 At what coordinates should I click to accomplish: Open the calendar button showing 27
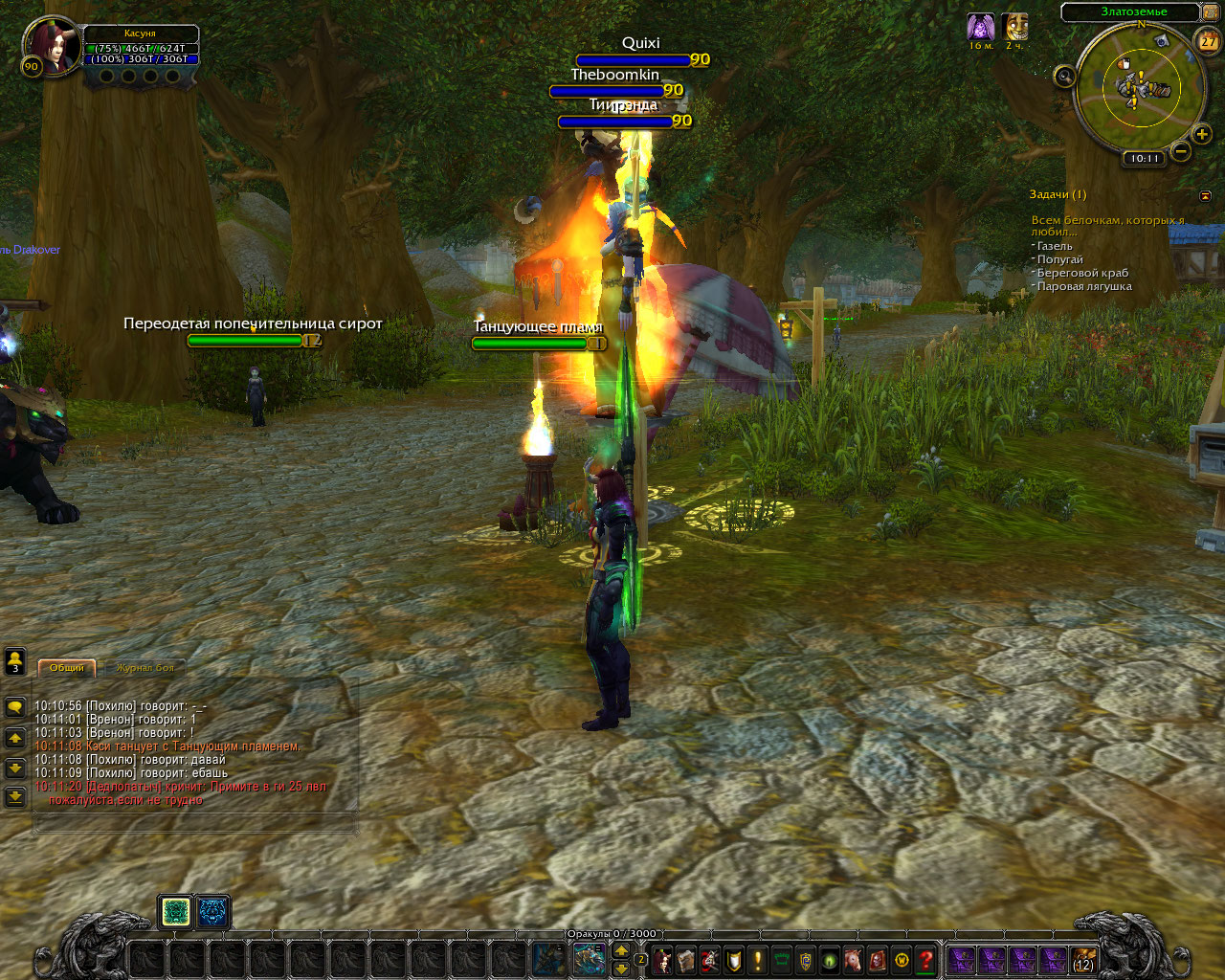tap(1209, 41)
